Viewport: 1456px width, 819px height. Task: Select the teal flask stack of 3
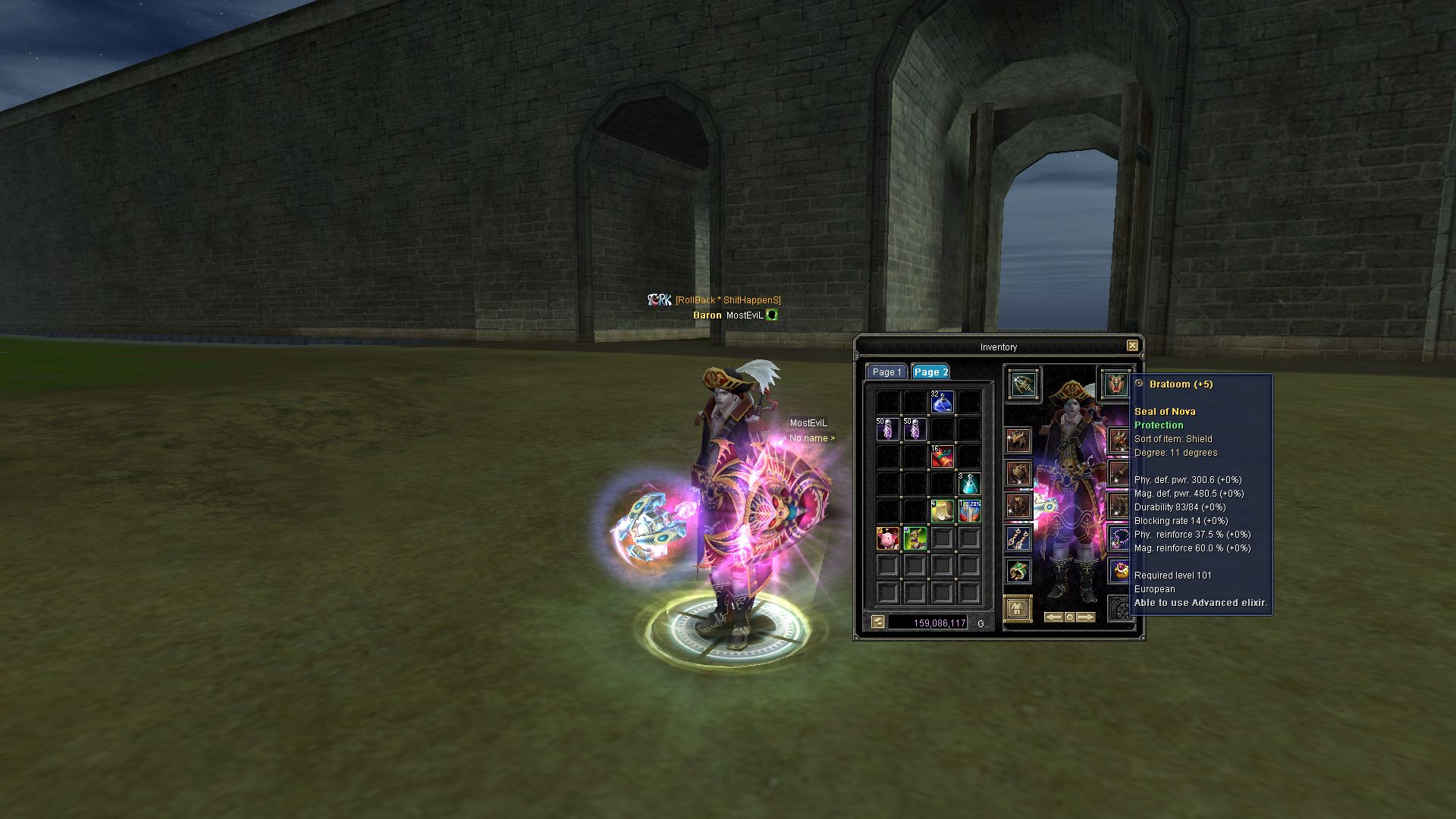click(x=969, y=484)
